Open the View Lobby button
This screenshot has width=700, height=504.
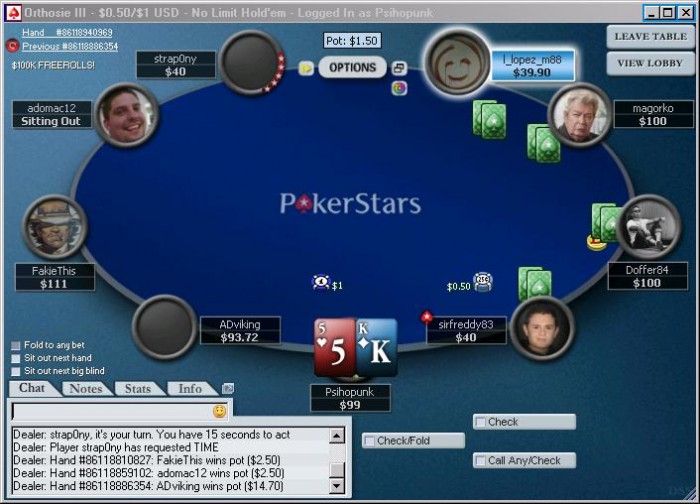click(651, 62)
